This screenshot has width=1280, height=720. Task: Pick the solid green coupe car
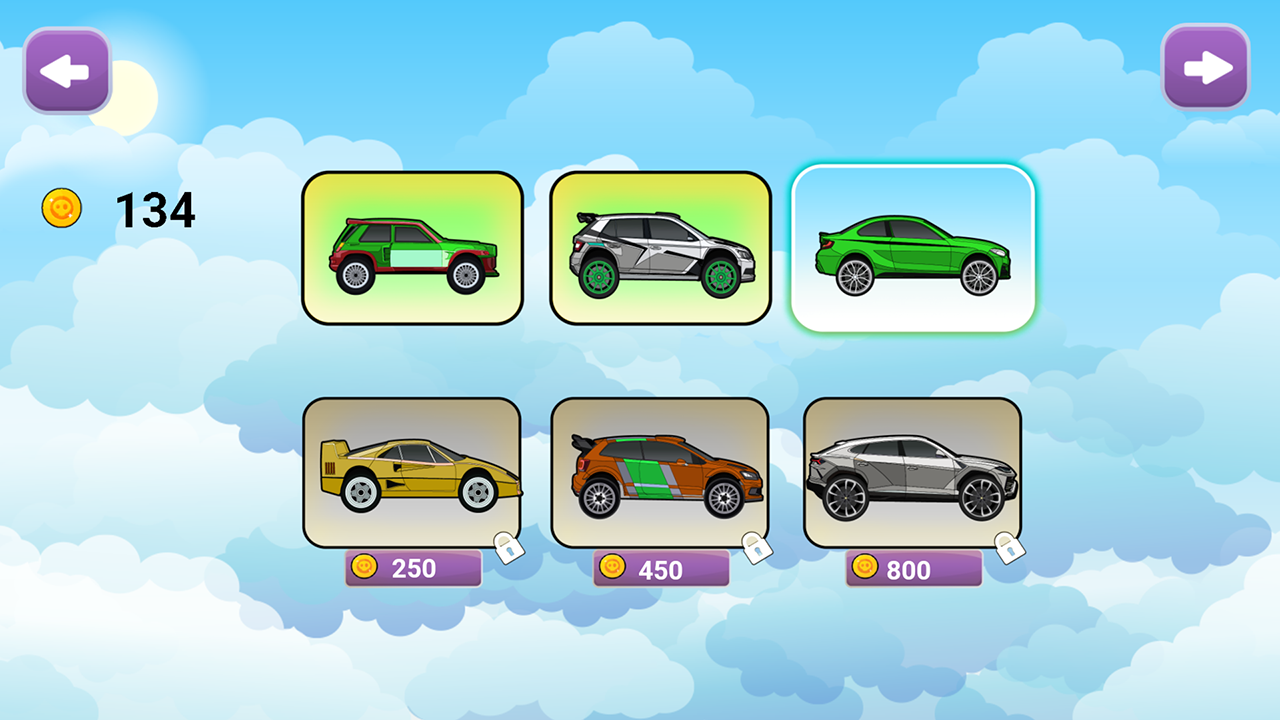tap(912, 248)
